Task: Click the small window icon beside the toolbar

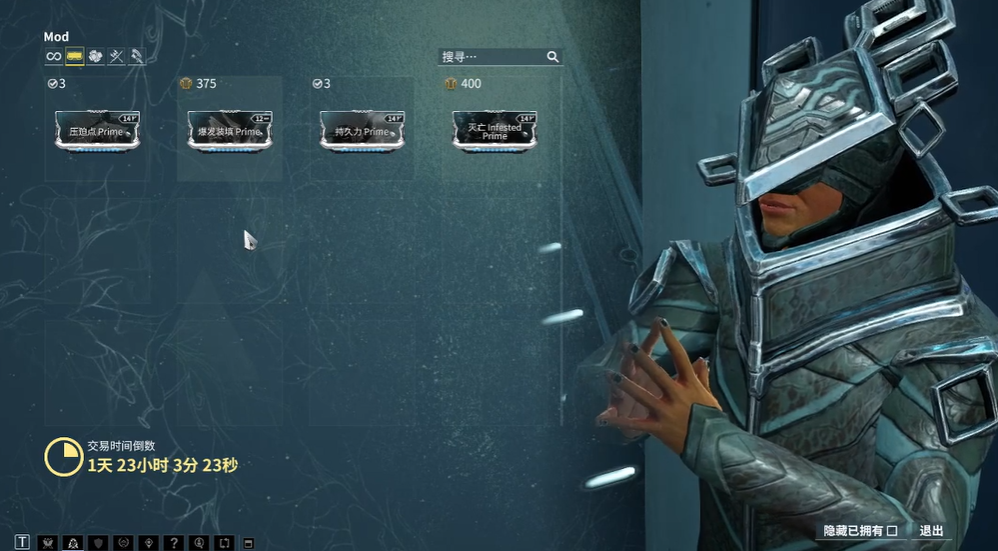Action: coord(249,543)
